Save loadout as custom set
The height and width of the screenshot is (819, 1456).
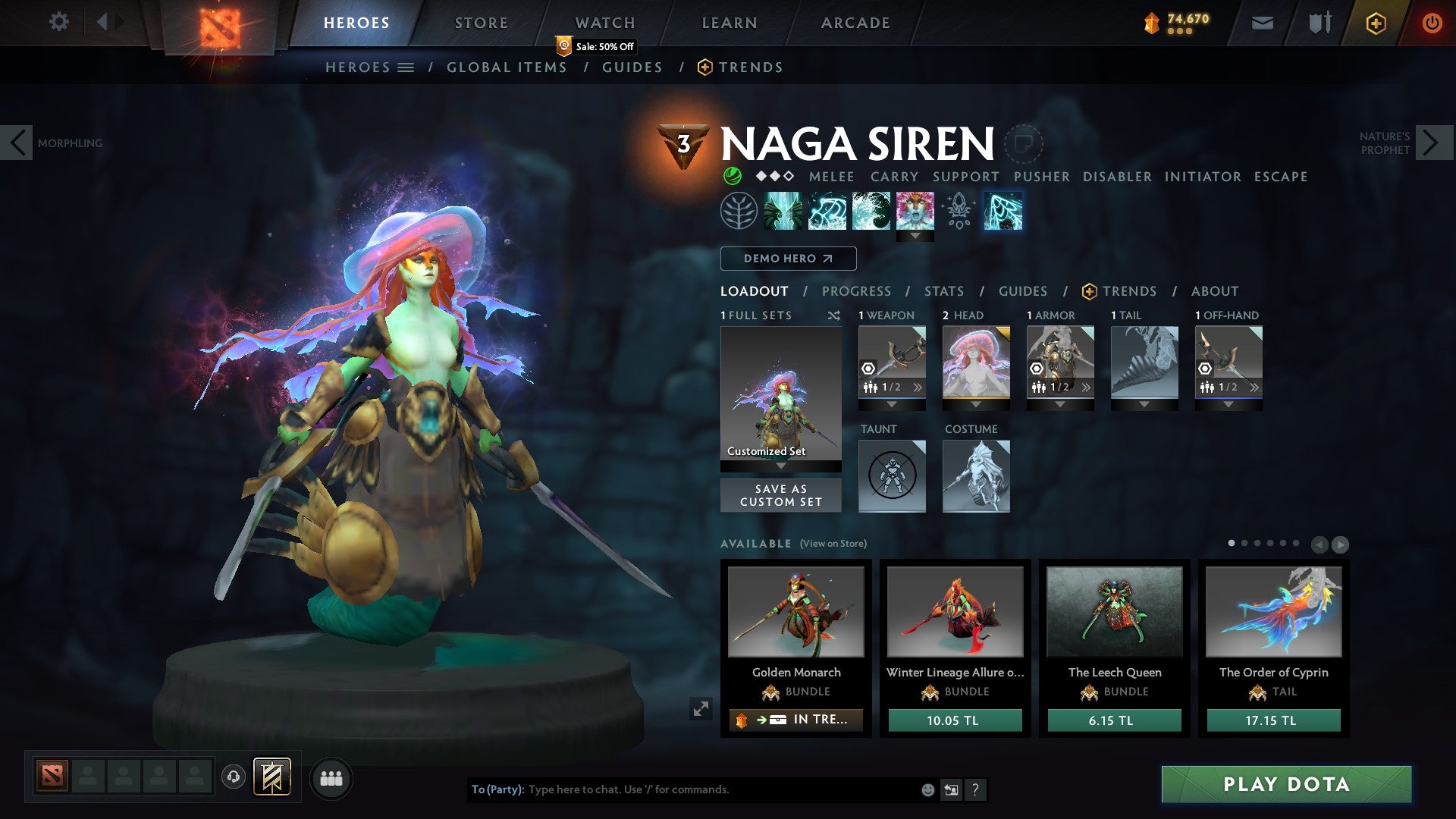pyautogui.click(x=780, y=495)
